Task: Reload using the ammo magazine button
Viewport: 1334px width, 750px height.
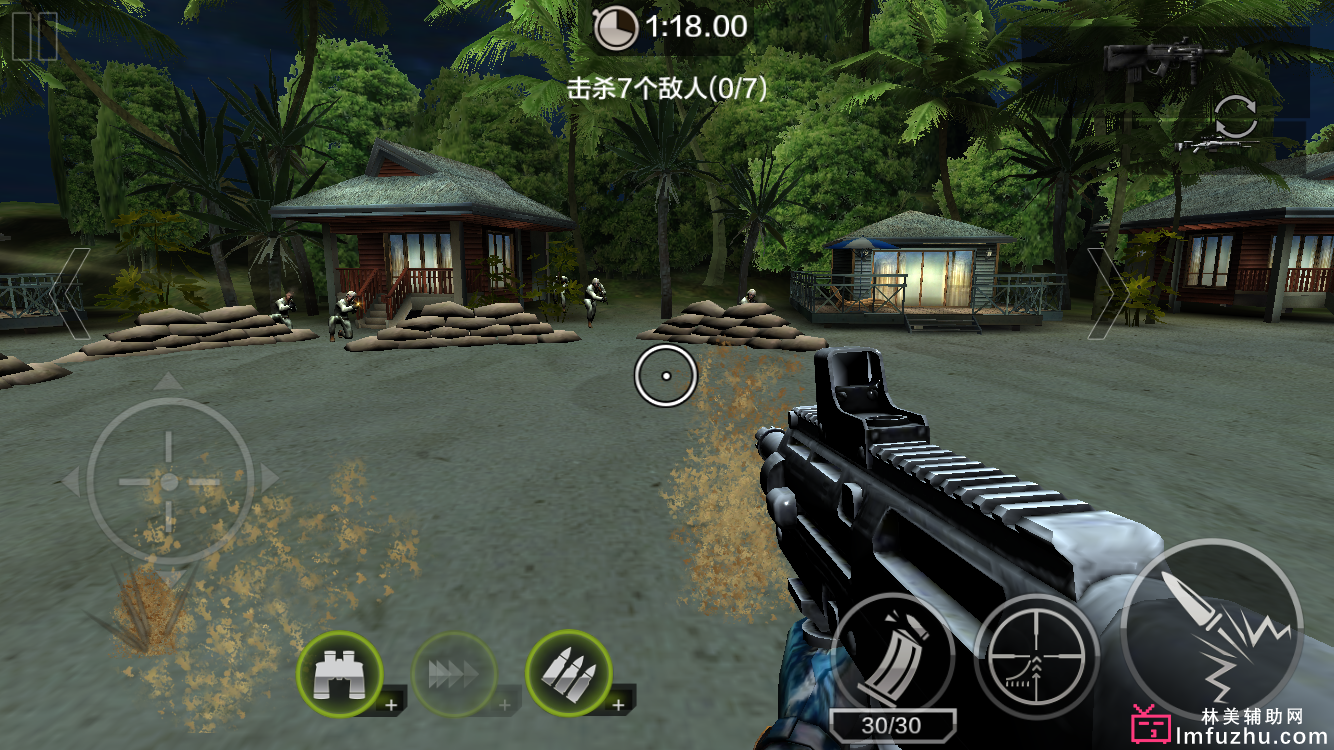Action: [x=893, y=651]
